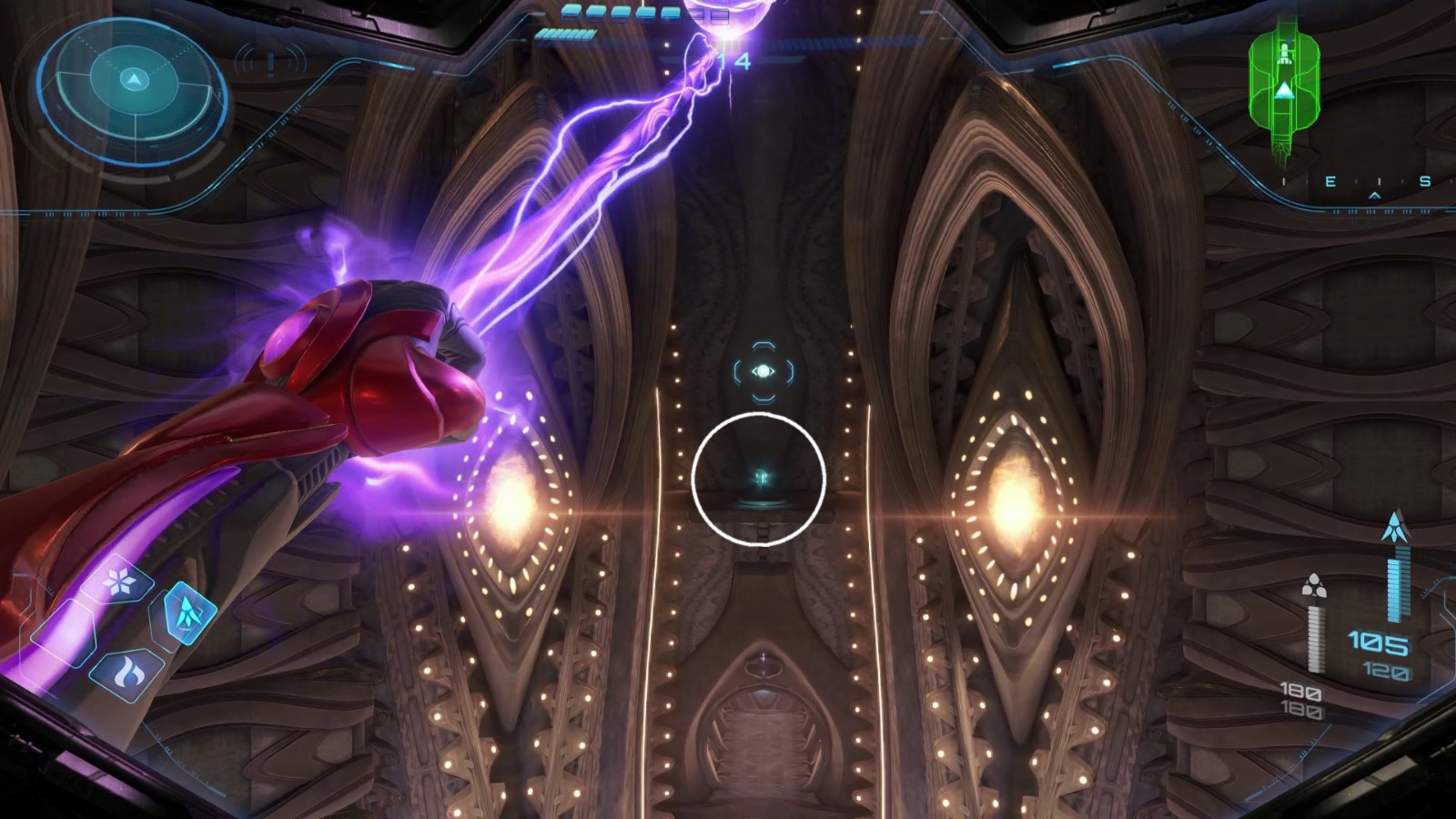The height and width of the screenshot is (819, 1456).
Task: Click the white scan target circle at screen center
Action: pos(760,478)
